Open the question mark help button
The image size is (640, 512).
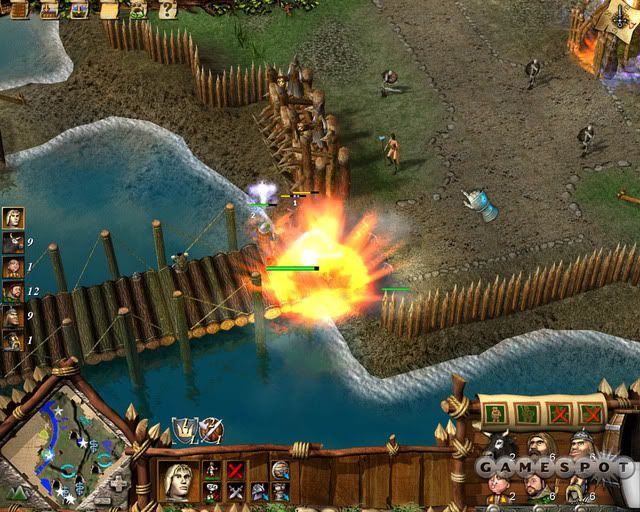click(x=167, y=9)
